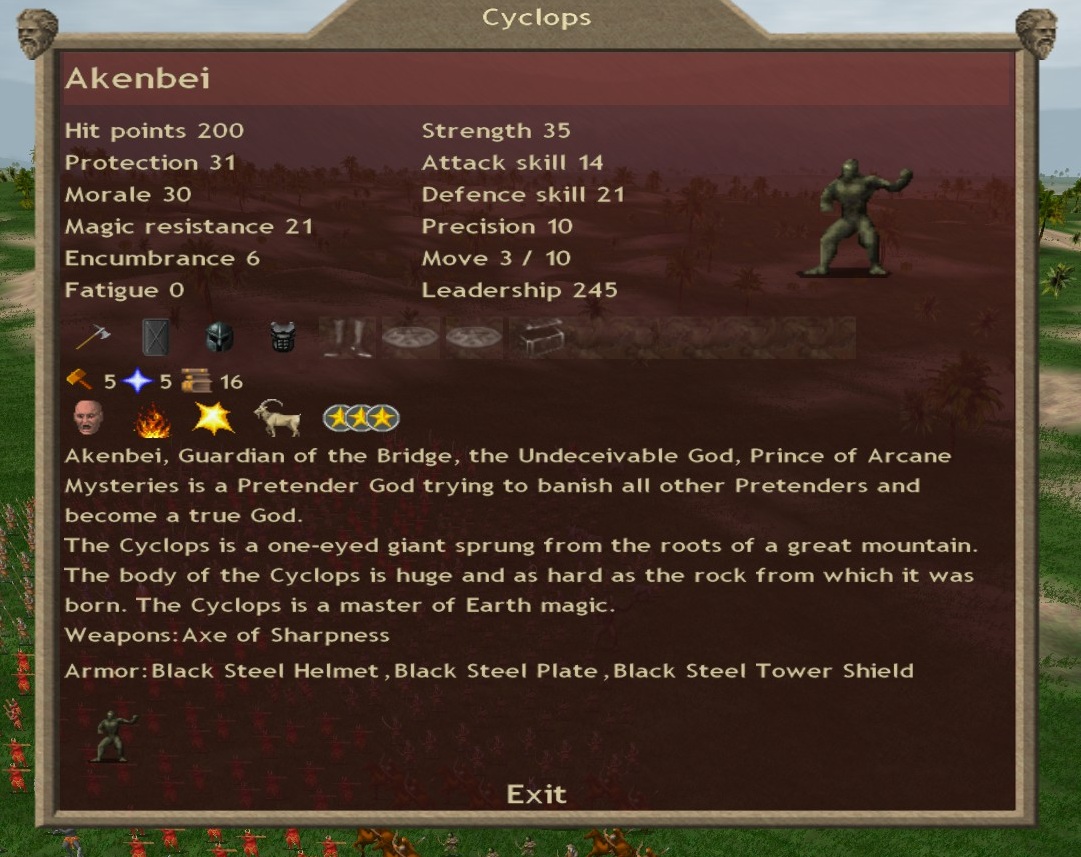Inspect the angry face ability icon
The width and height of the screenshot is (1081, 857).
[x=88, y=418]
